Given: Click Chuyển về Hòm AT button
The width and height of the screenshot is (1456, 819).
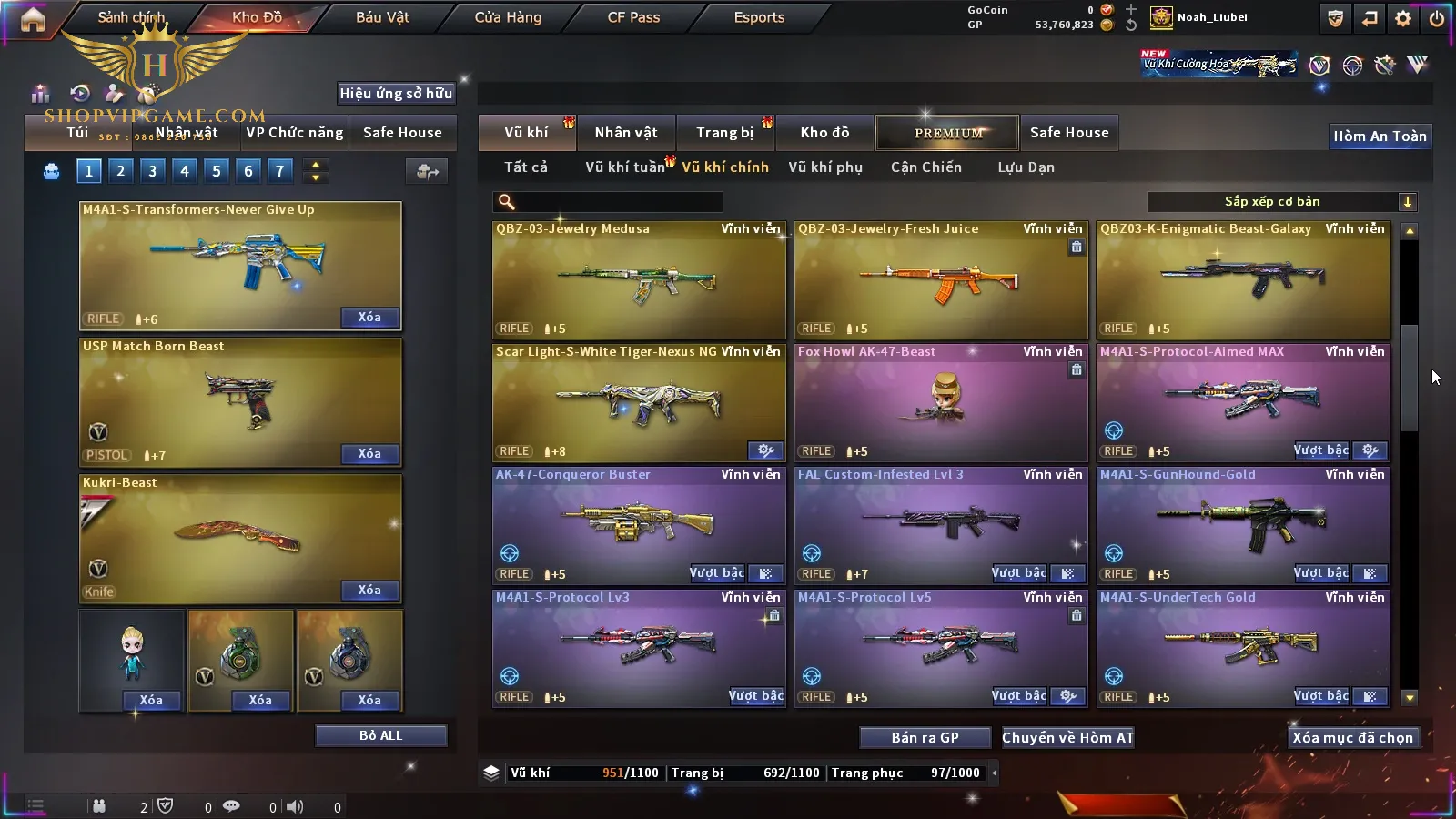Looking at the screenshot, I should point(1068,738).
